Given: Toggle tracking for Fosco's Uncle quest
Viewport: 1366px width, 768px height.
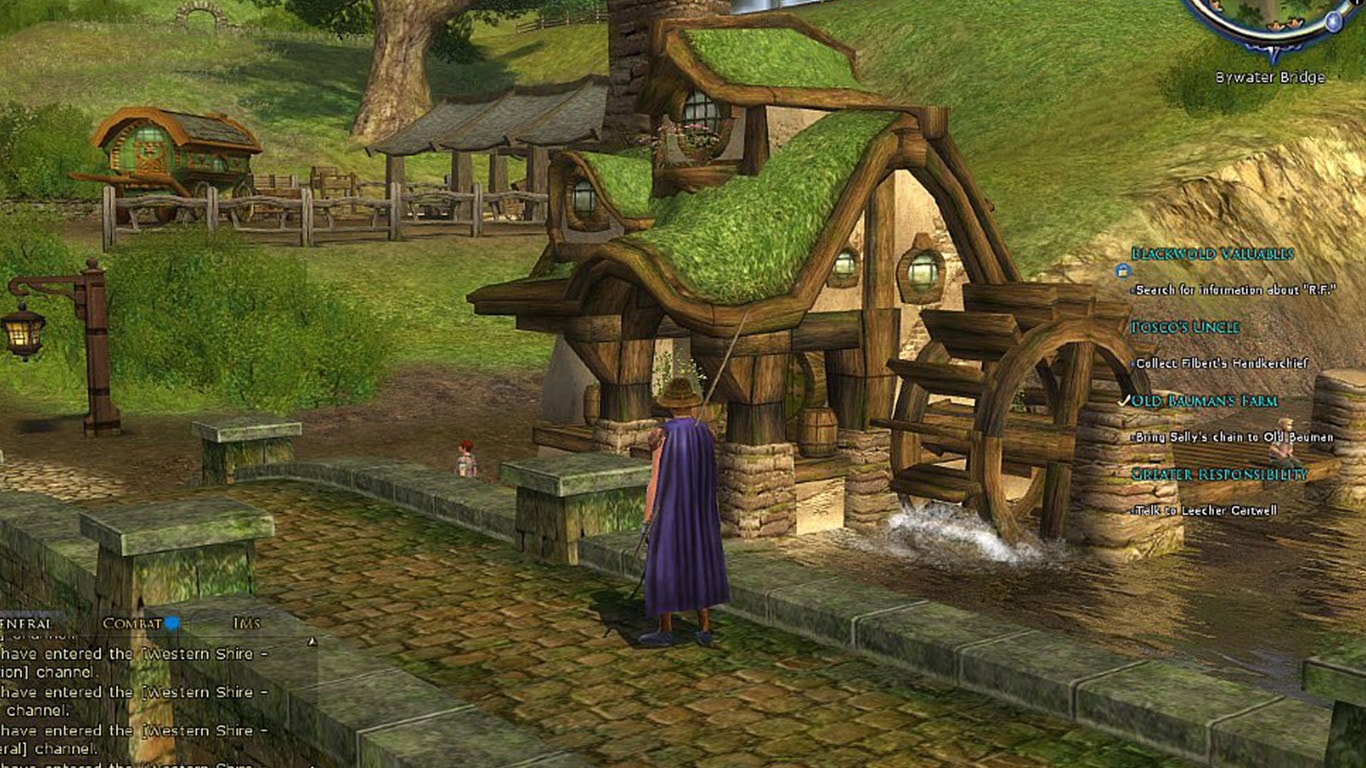Looking at the screenshot, I should pos(1184,326).
